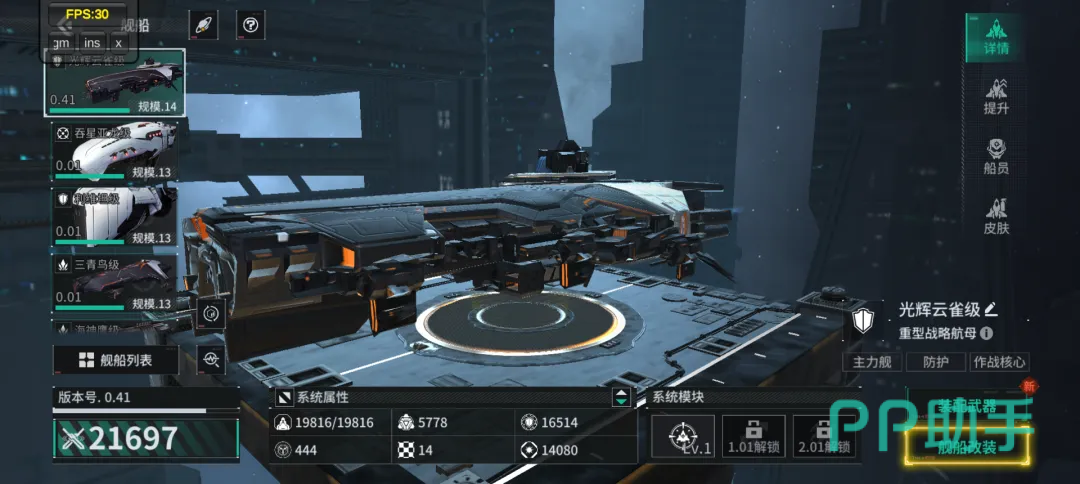Tap the ins debug button
The width and height of the screenshot is (1080, 484).
pos(92,42)
